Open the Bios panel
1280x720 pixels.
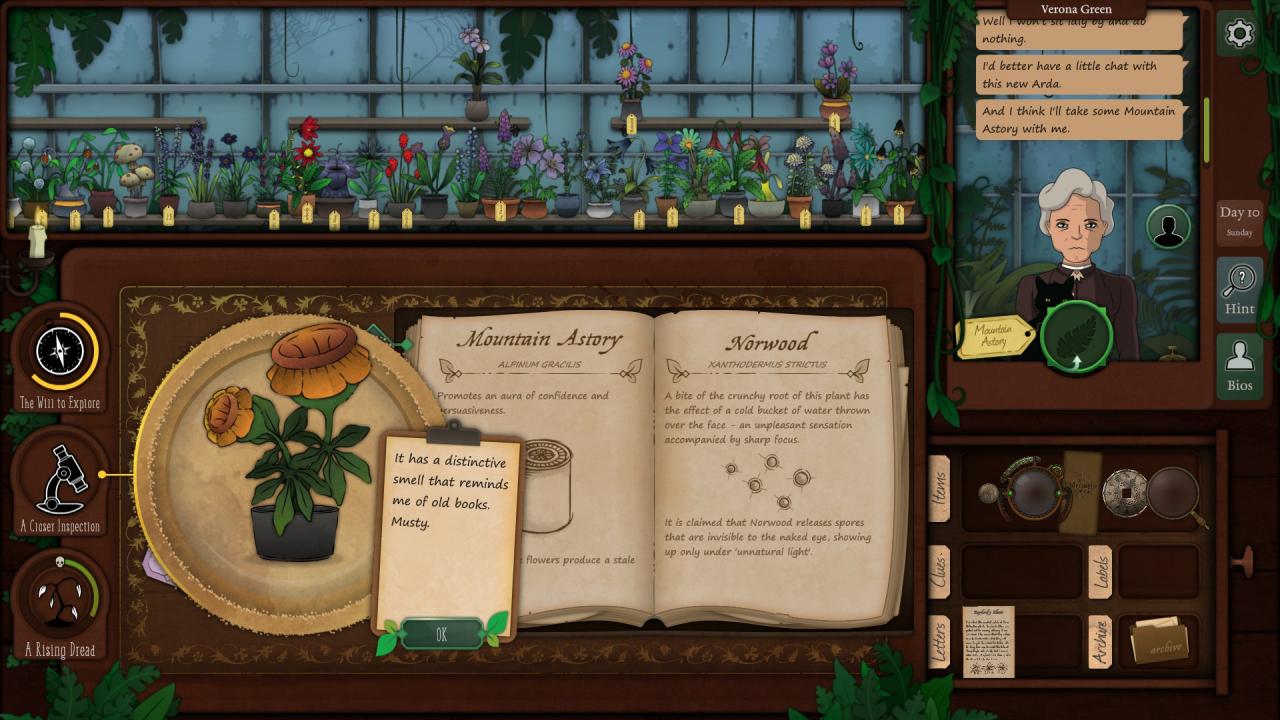pos(1239,367)
